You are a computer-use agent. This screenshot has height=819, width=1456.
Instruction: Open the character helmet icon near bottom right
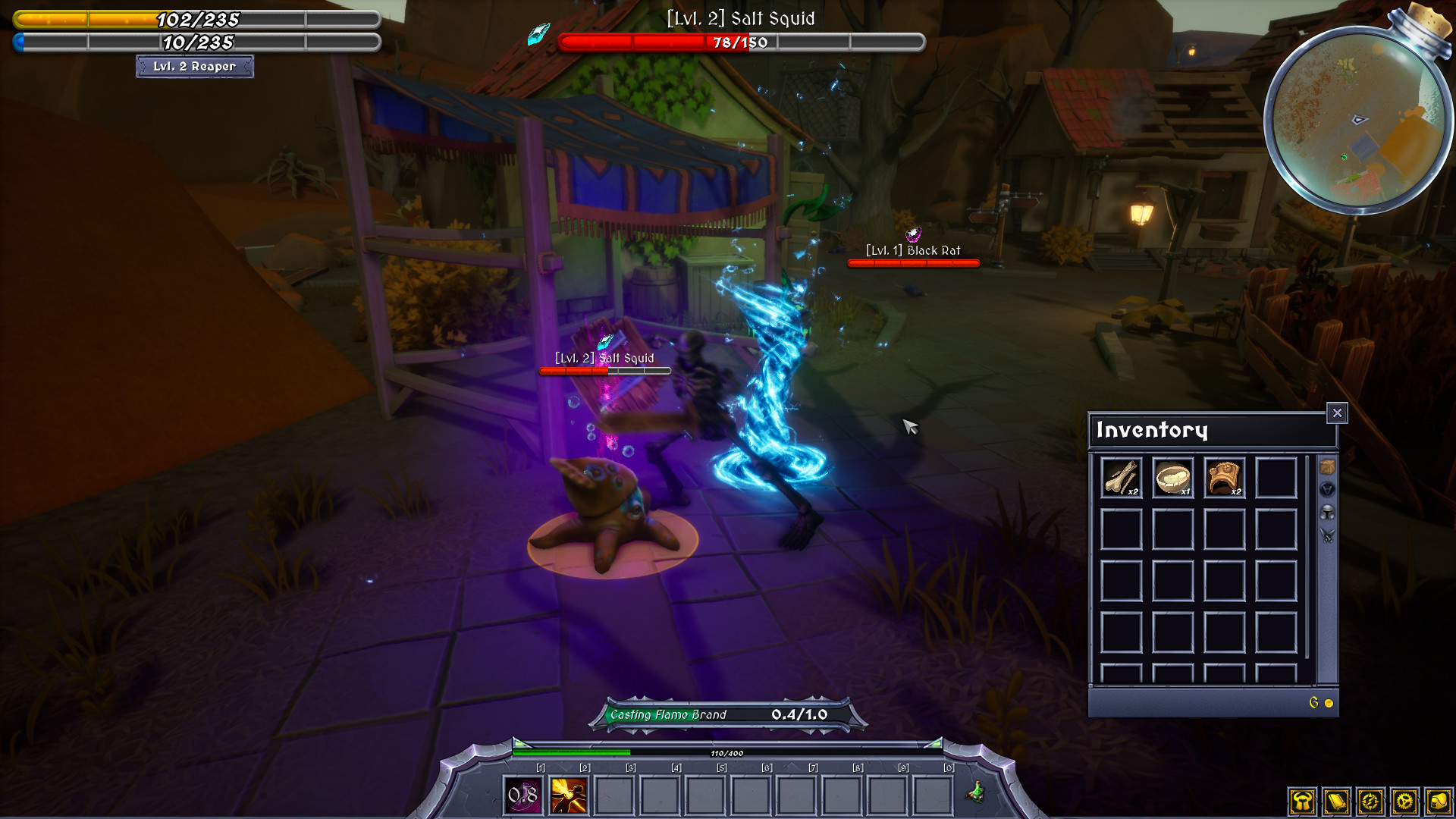[1302, 802]
